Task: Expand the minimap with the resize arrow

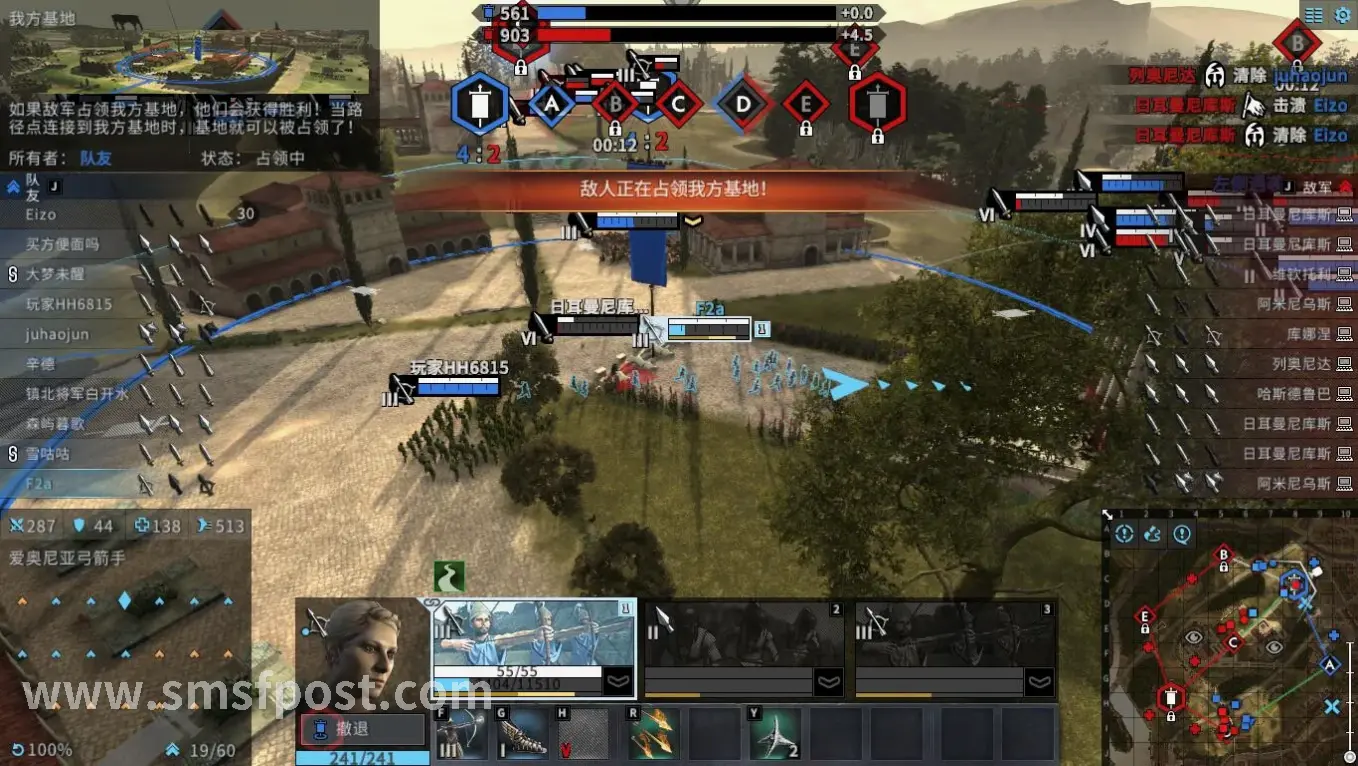Action: (x=1108, y=515)
